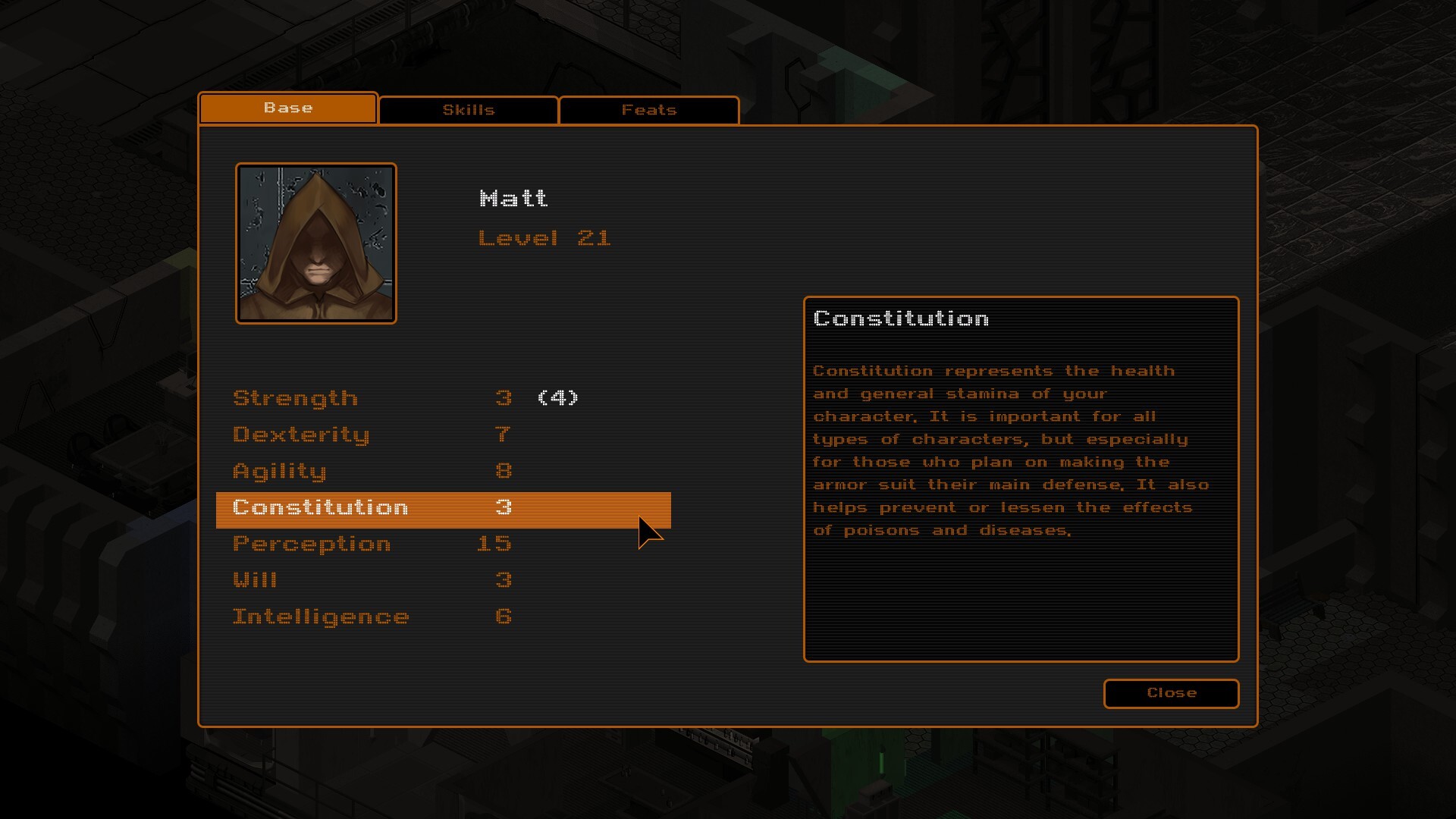The width and height of the screenshot is (1456, 819).
Task: Click the character name Matt
Action: coord(514,198)
